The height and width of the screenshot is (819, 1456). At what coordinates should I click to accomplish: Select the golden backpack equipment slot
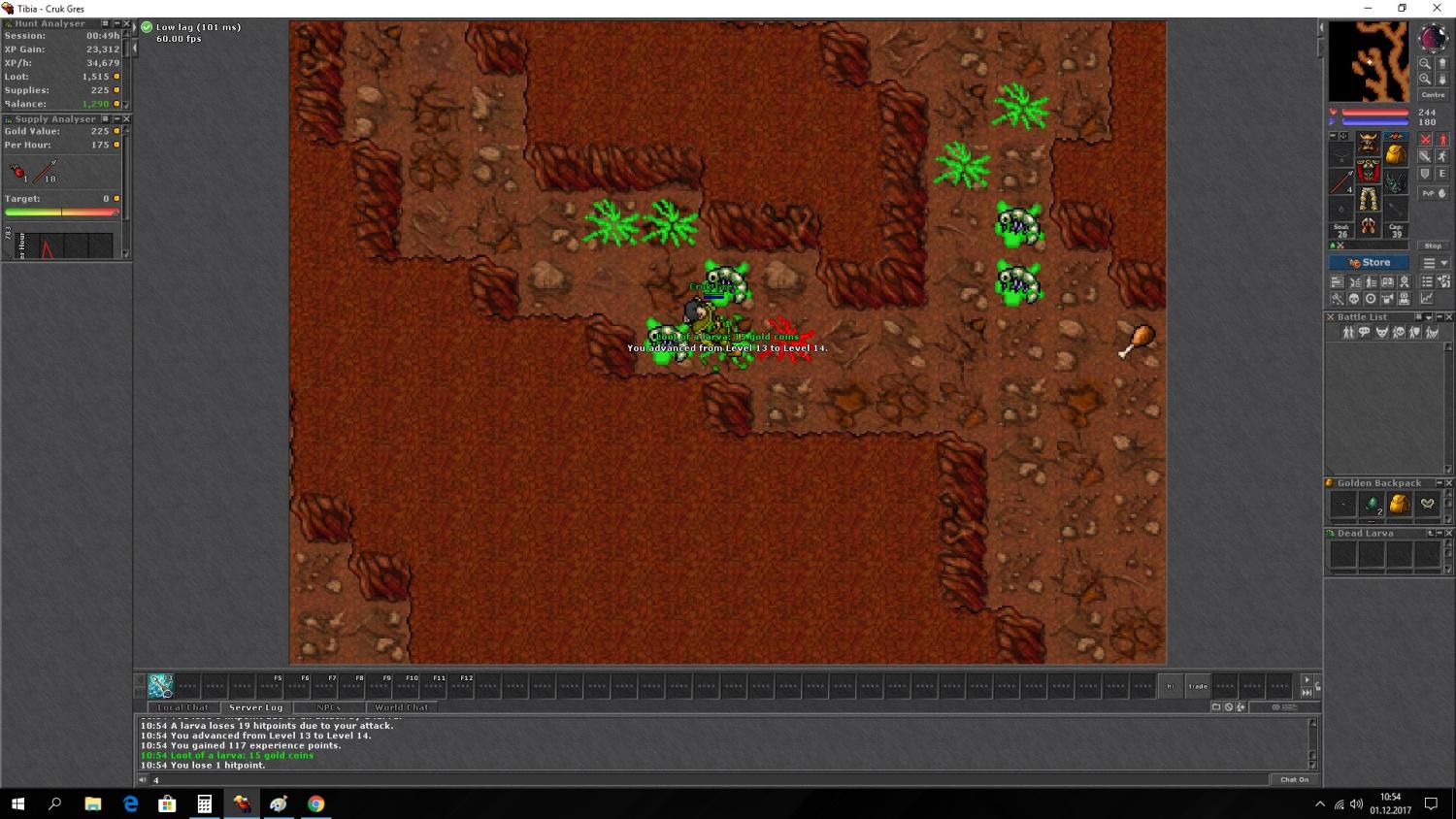pyautogui.click(x=1395, y=153)
